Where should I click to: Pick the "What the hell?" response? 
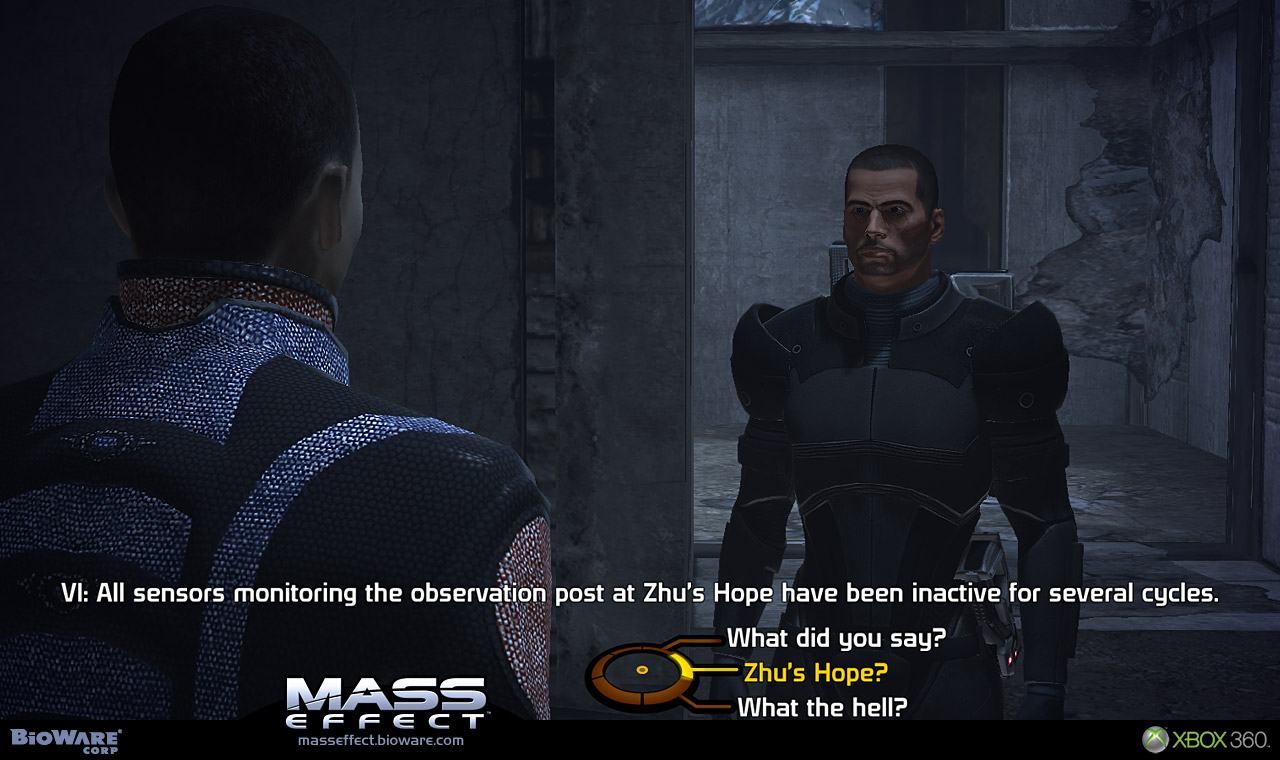click(x=822, y=707)
